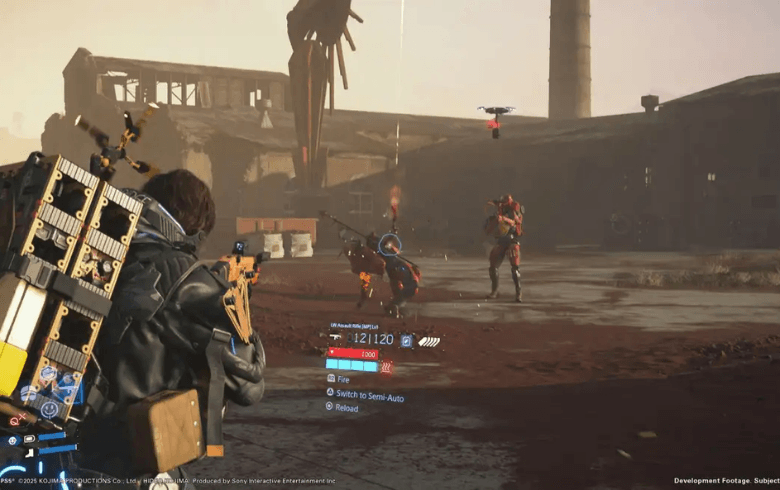The width and height of the screenshot is (780, 490).
Task: Click the blue square icon beside ammo count
Action: [x=406, y=340]
